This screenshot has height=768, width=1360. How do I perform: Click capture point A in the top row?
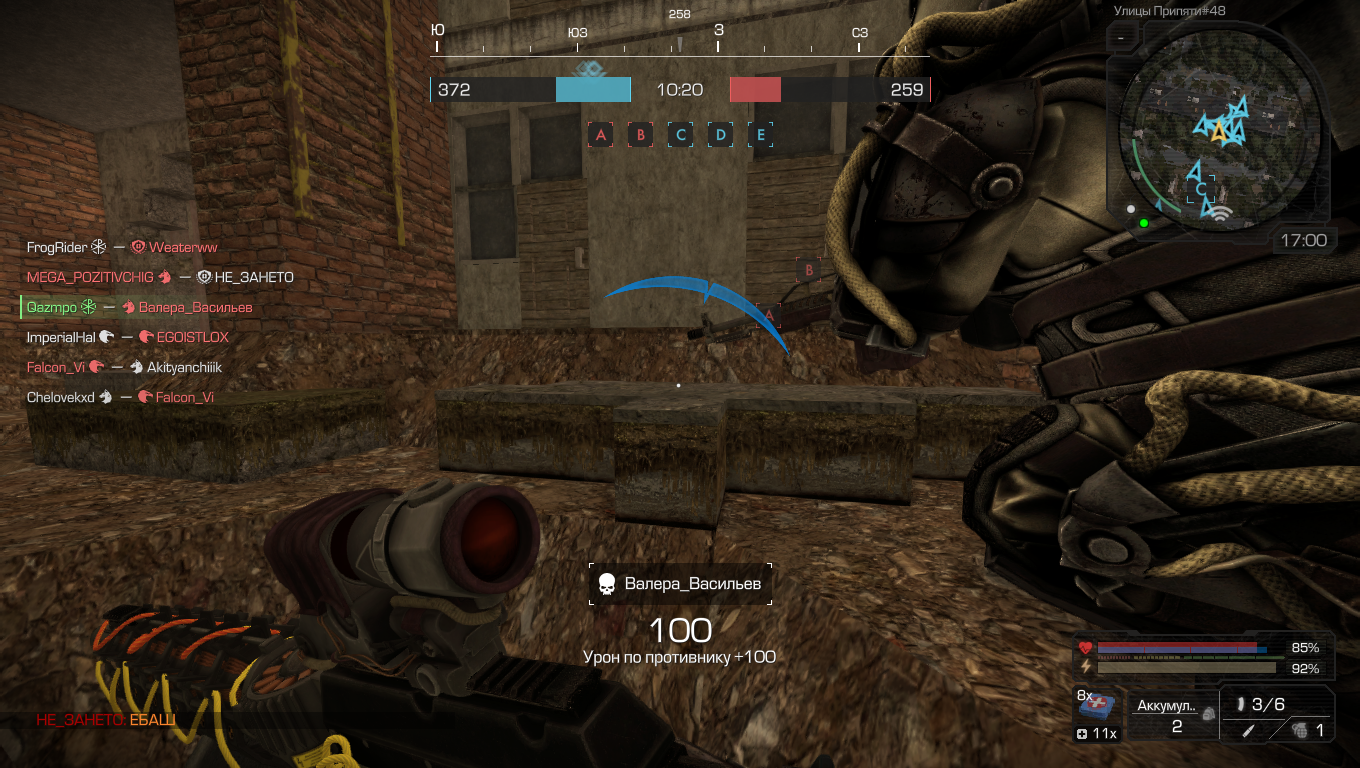[600, 134]
